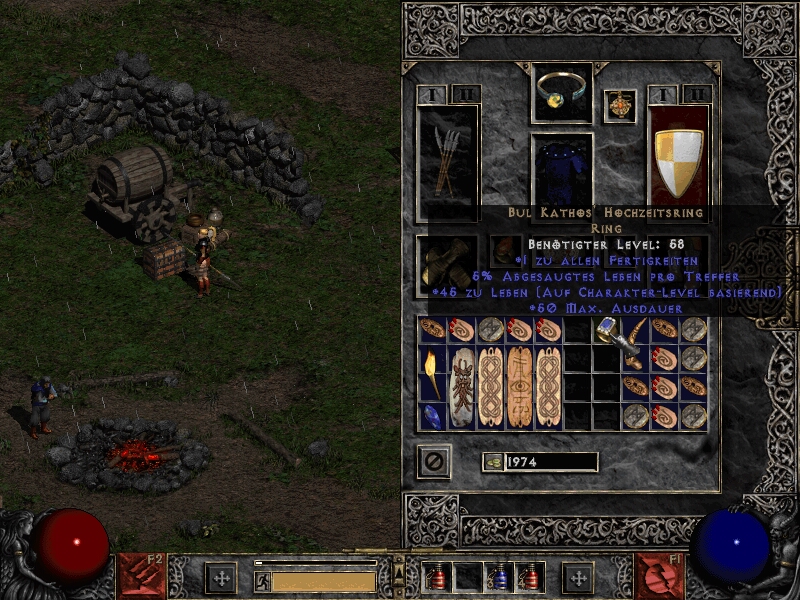Viewport: 800px width, 600px height.
Task: Close the inventory panel
Action: click(435, 461)
